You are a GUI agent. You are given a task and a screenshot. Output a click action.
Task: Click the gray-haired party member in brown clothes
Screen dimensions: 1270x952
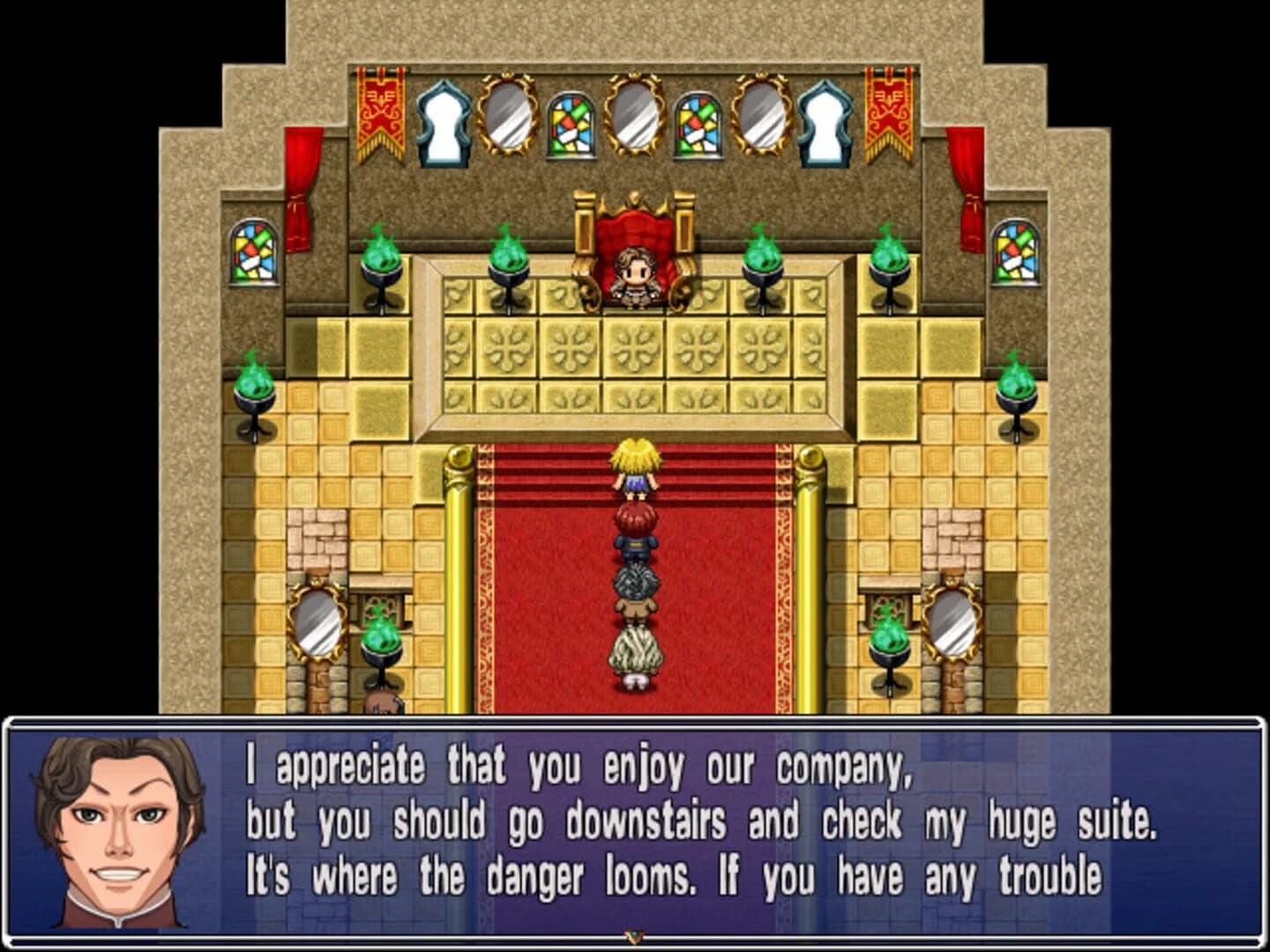(634, 586)
